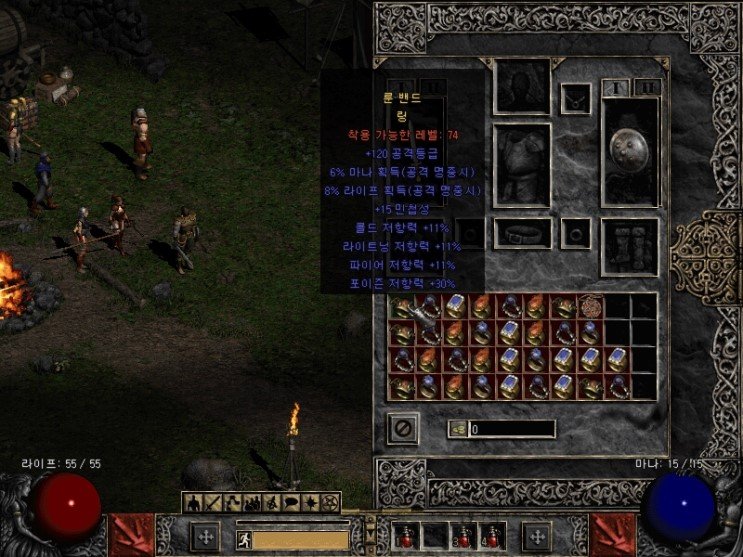Open the game menu pentagram icon
The width and height of the screenshot is (743, 557).
(331, 502)
